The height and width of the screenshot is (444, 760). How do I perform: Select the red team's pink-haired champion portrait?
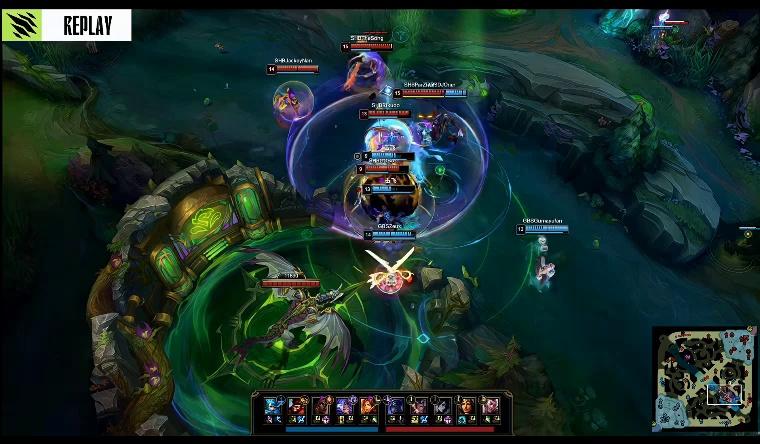pyautogui.click(x=491, y=406)
